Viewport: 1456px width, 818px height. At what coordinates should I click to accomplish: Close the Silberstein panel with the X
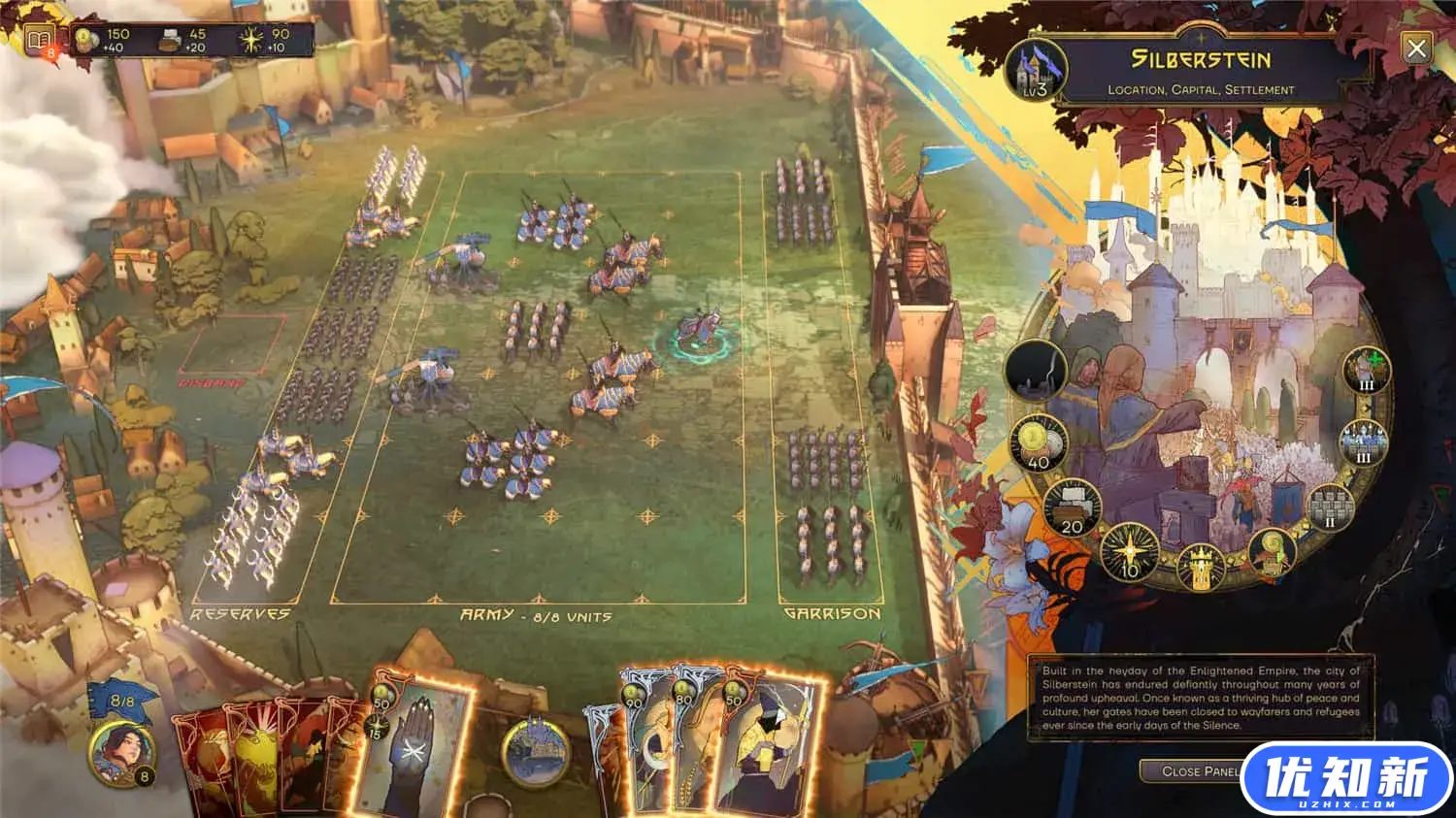coord(1416,48)
